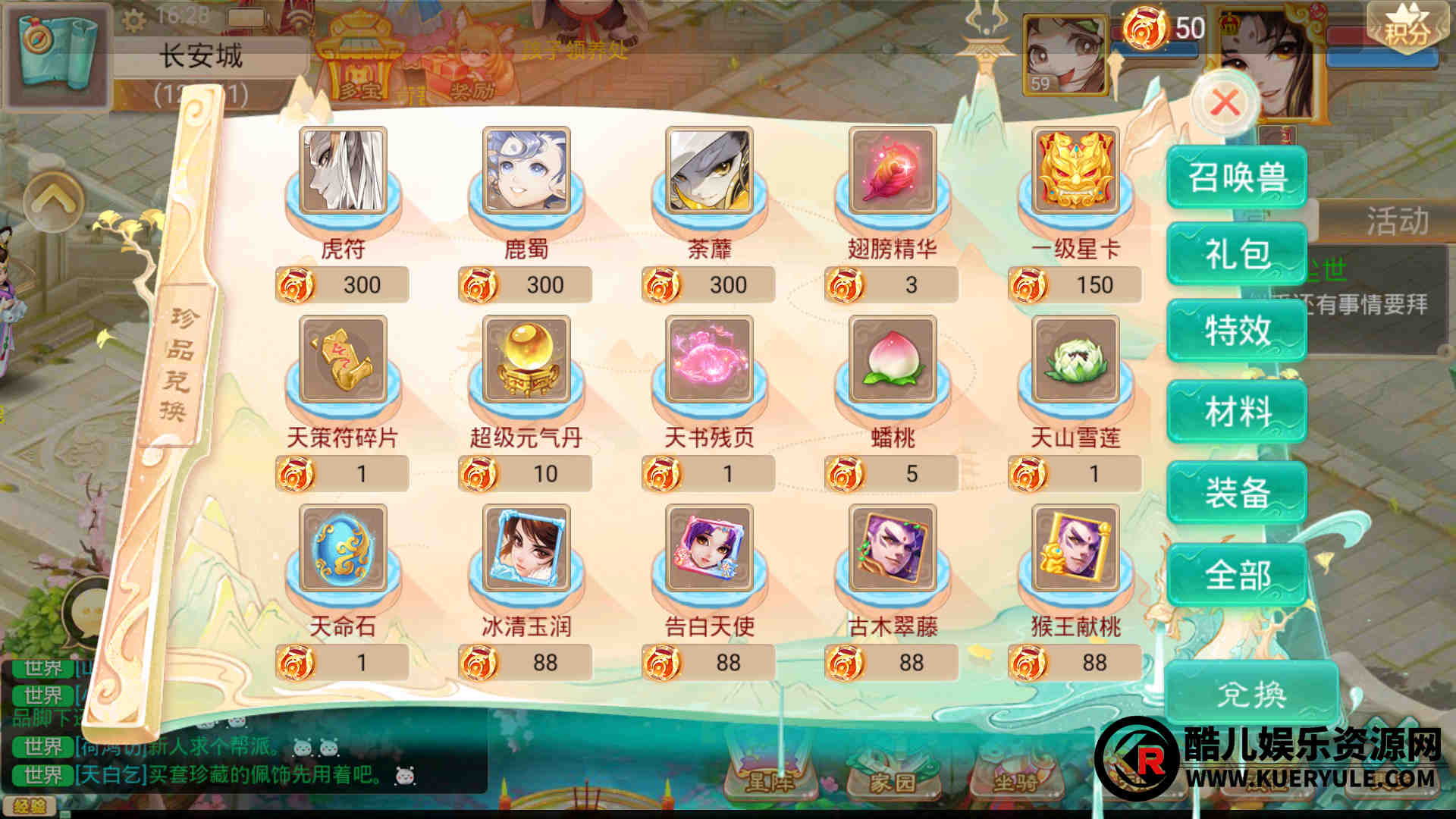This screenshot has height=819, width=1456.
Task: Close the treasure exchange scroll
Action: click(x=1225, y=102)
